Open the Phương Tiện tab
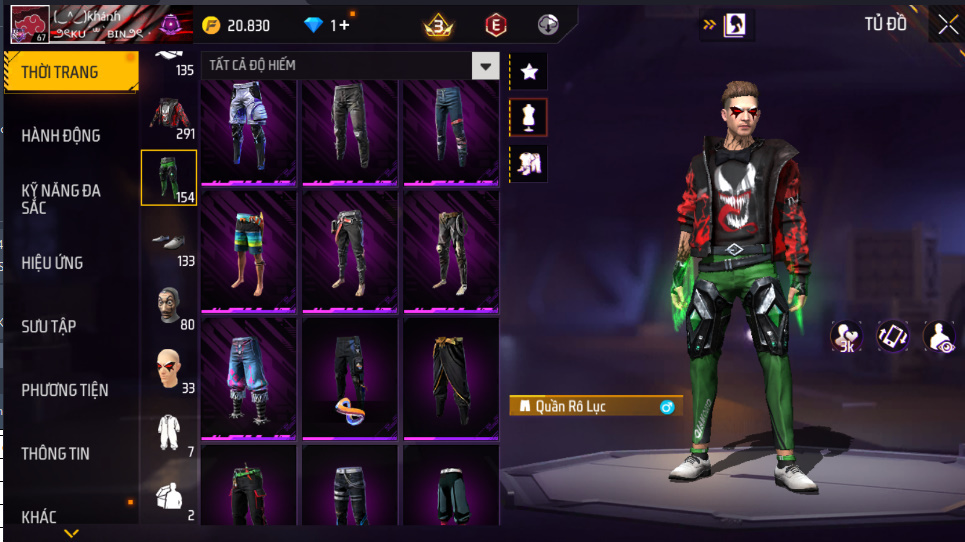This screenshot has height=542, width=965. [65, 390]
